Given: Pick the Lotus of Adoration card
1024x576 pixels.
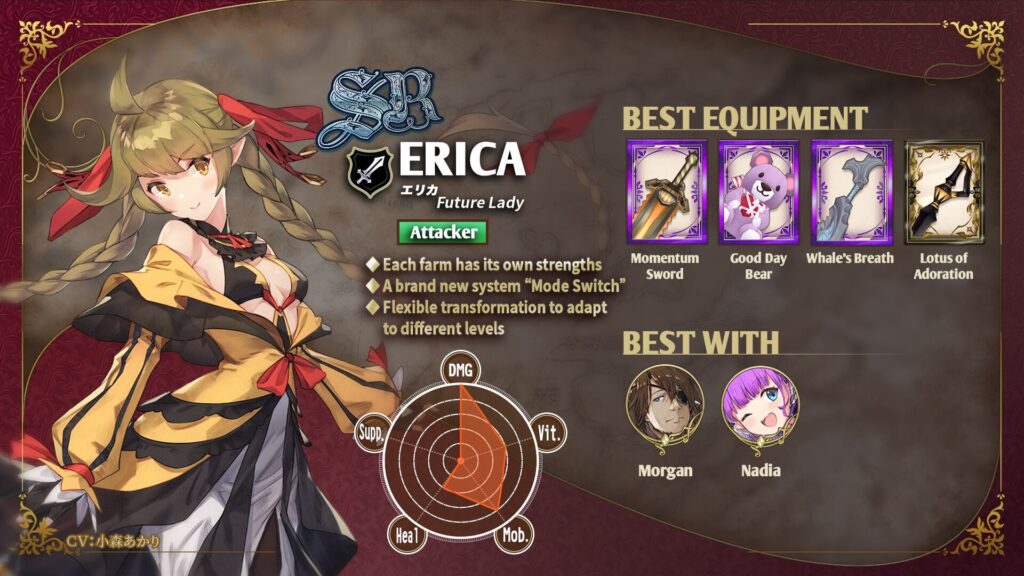Looking at the screenshot, I should (943, 192).
